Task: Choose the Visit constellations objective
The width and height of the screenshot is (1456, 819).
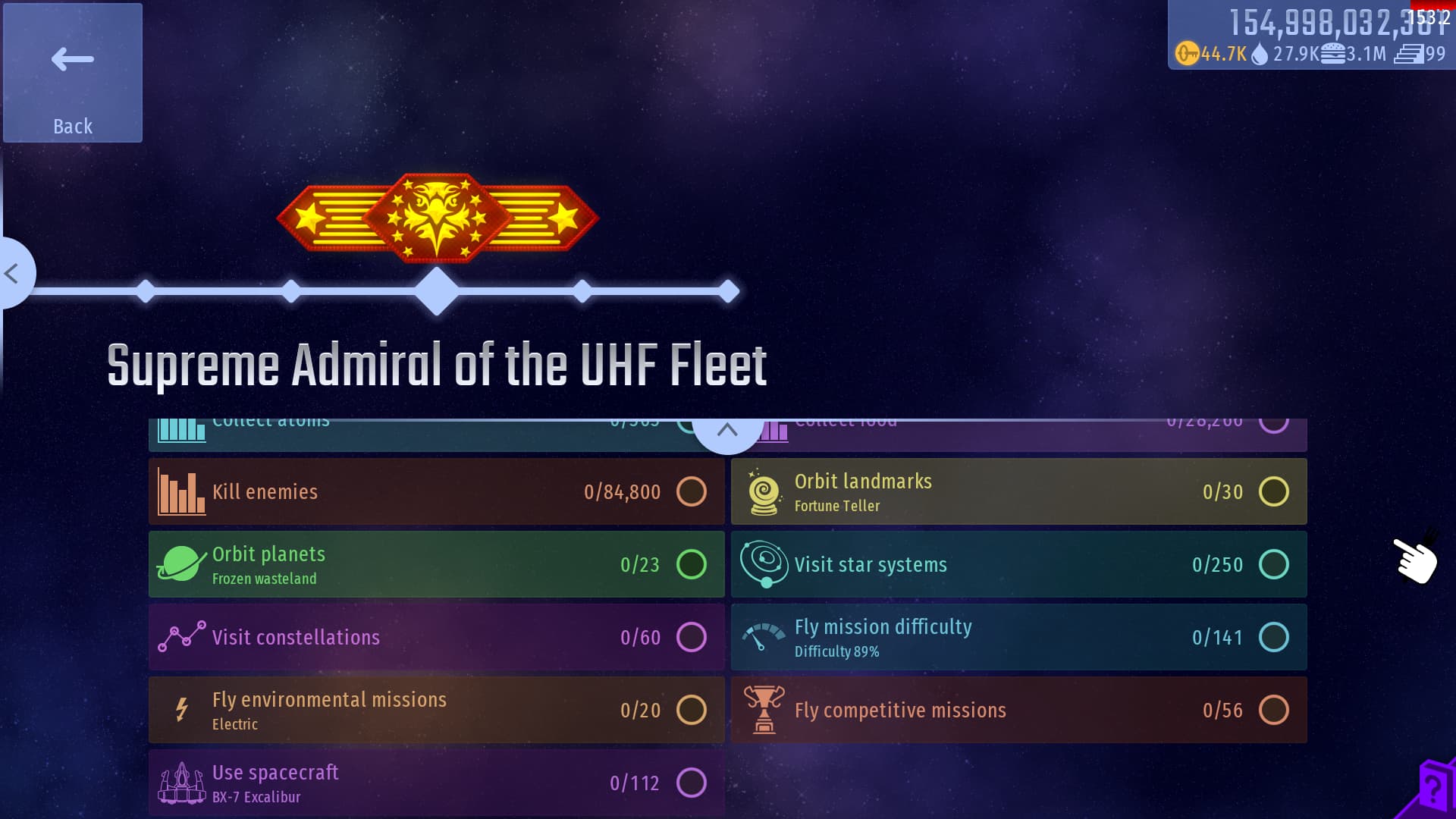Action: pyautogui.click(x=436, y=637)
